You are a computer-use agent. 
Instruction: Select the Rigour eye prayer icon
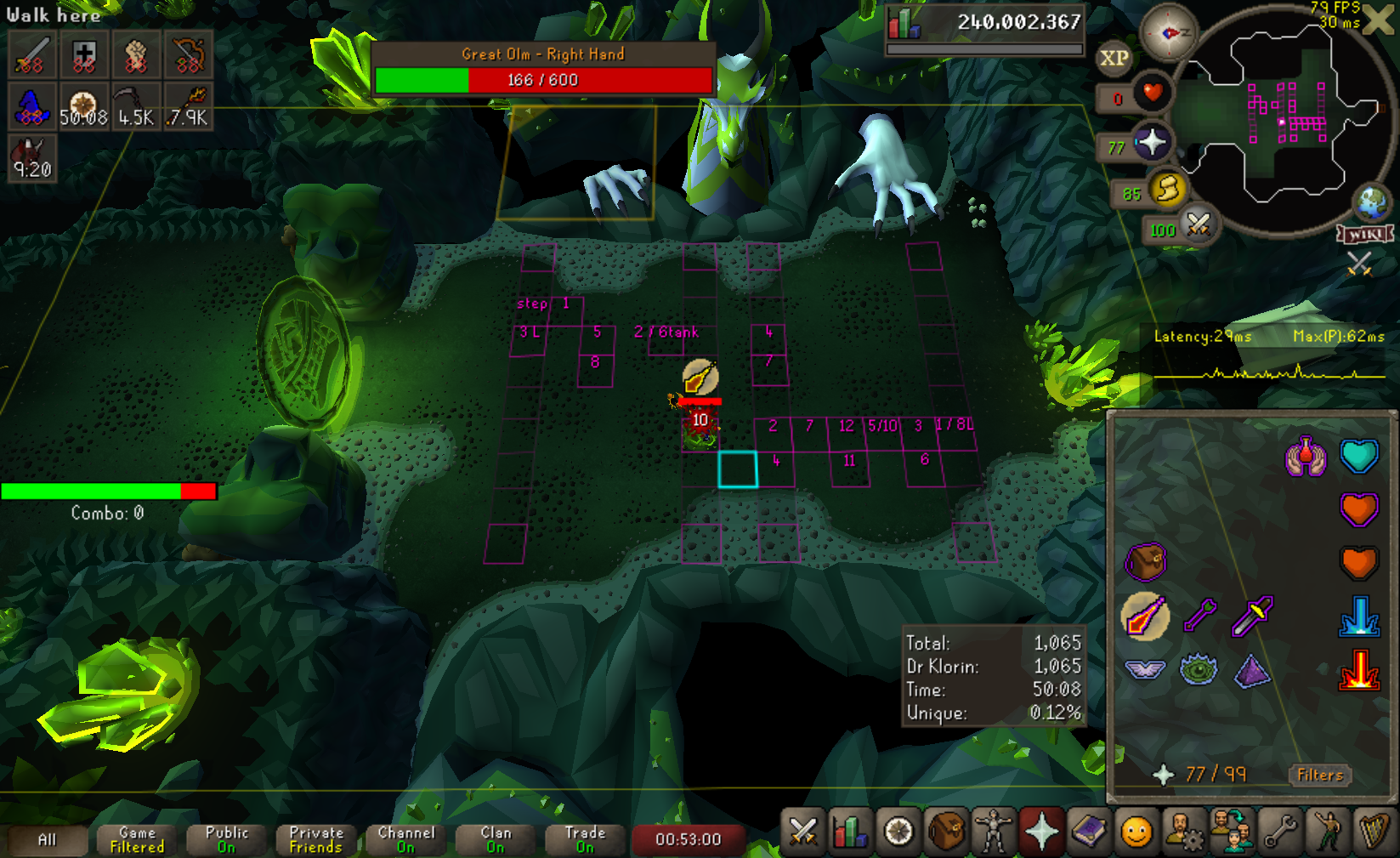point(1199,670)
